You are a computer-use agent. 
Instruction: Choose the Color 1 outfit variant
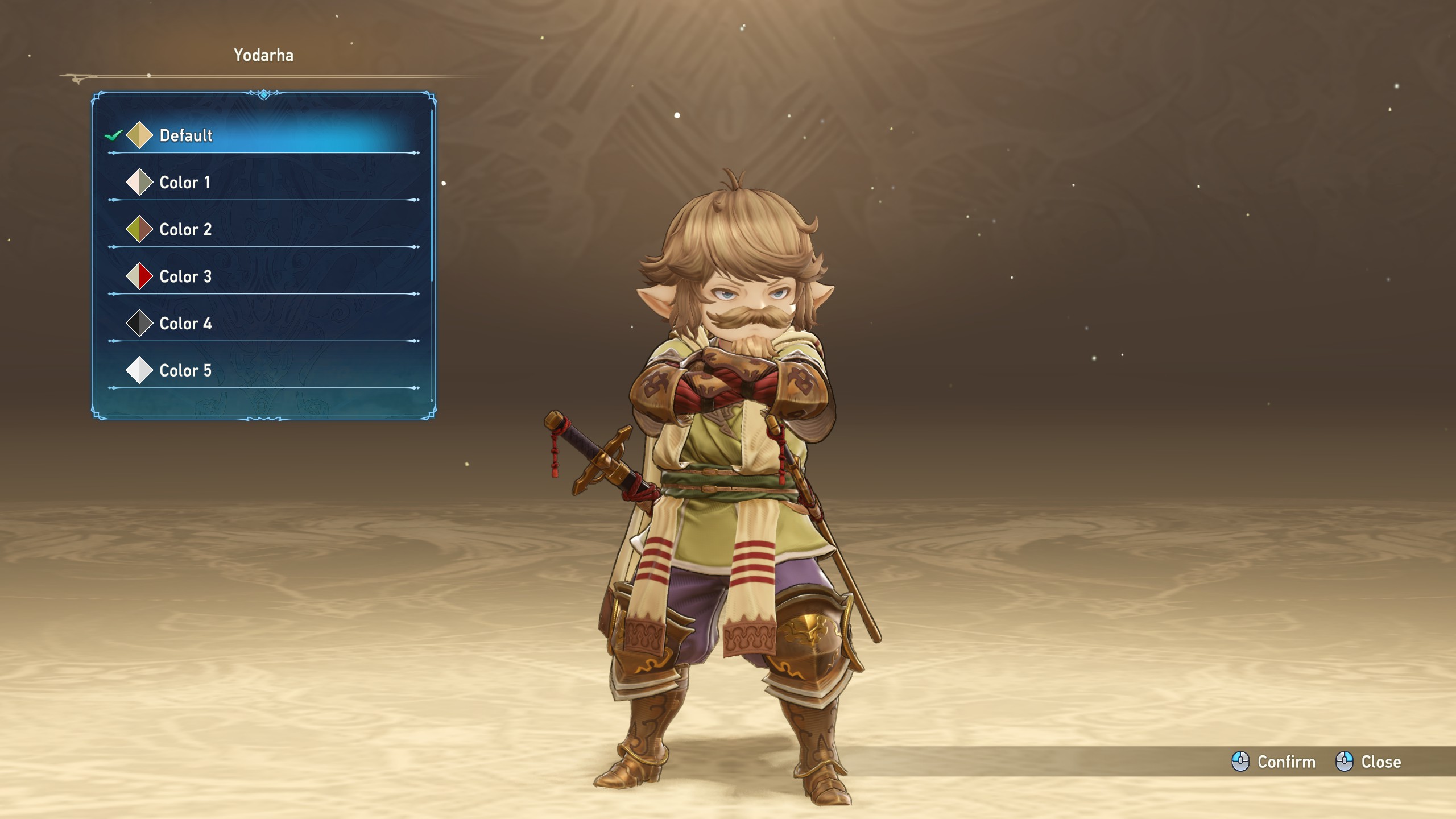tap(185, 183)
